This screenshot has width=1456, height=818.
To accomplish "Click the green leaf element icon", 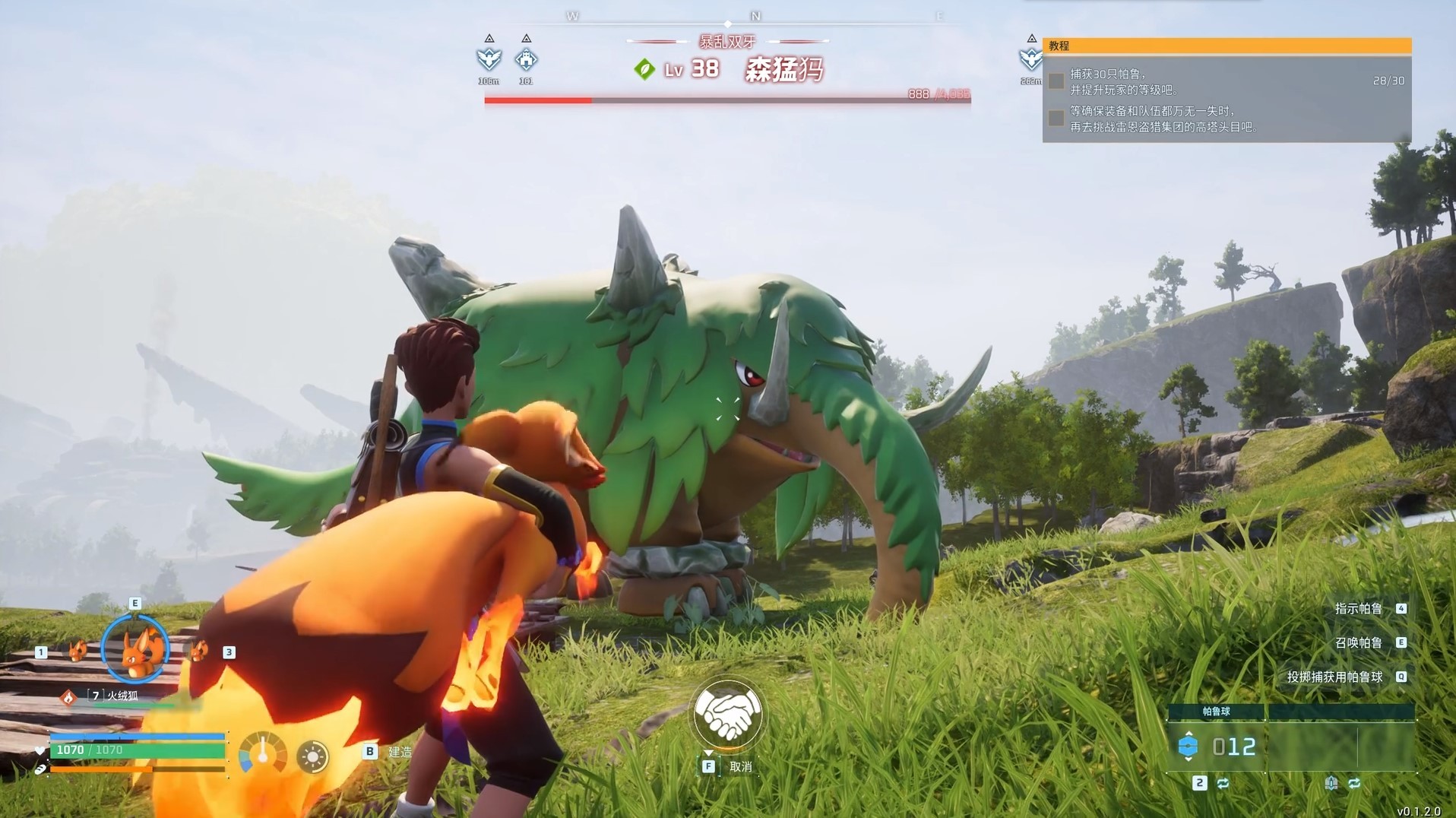I will tap(644, 70).
